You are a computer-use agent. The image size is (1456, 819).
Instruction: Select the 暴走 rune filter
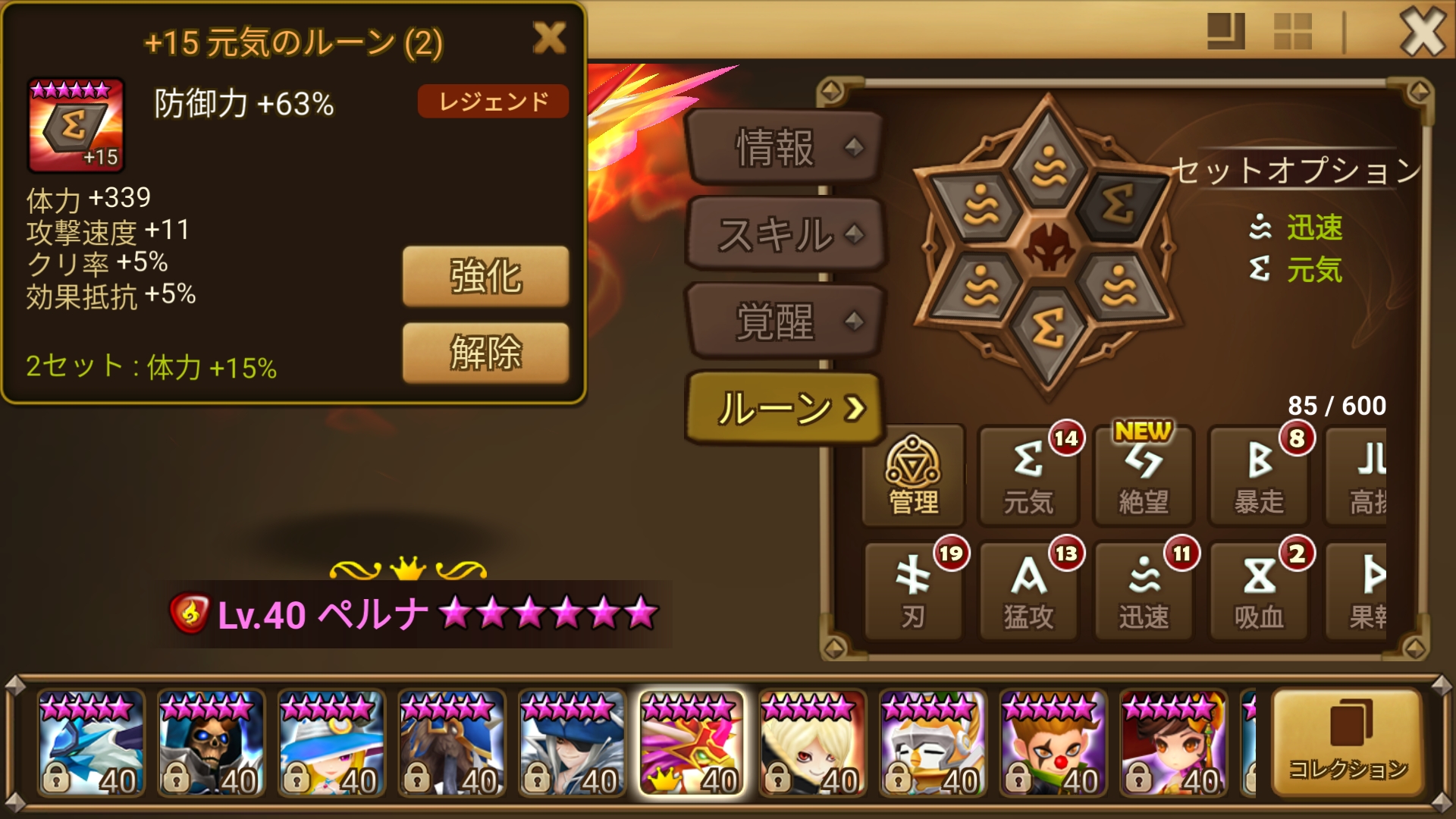[1259, 476]
